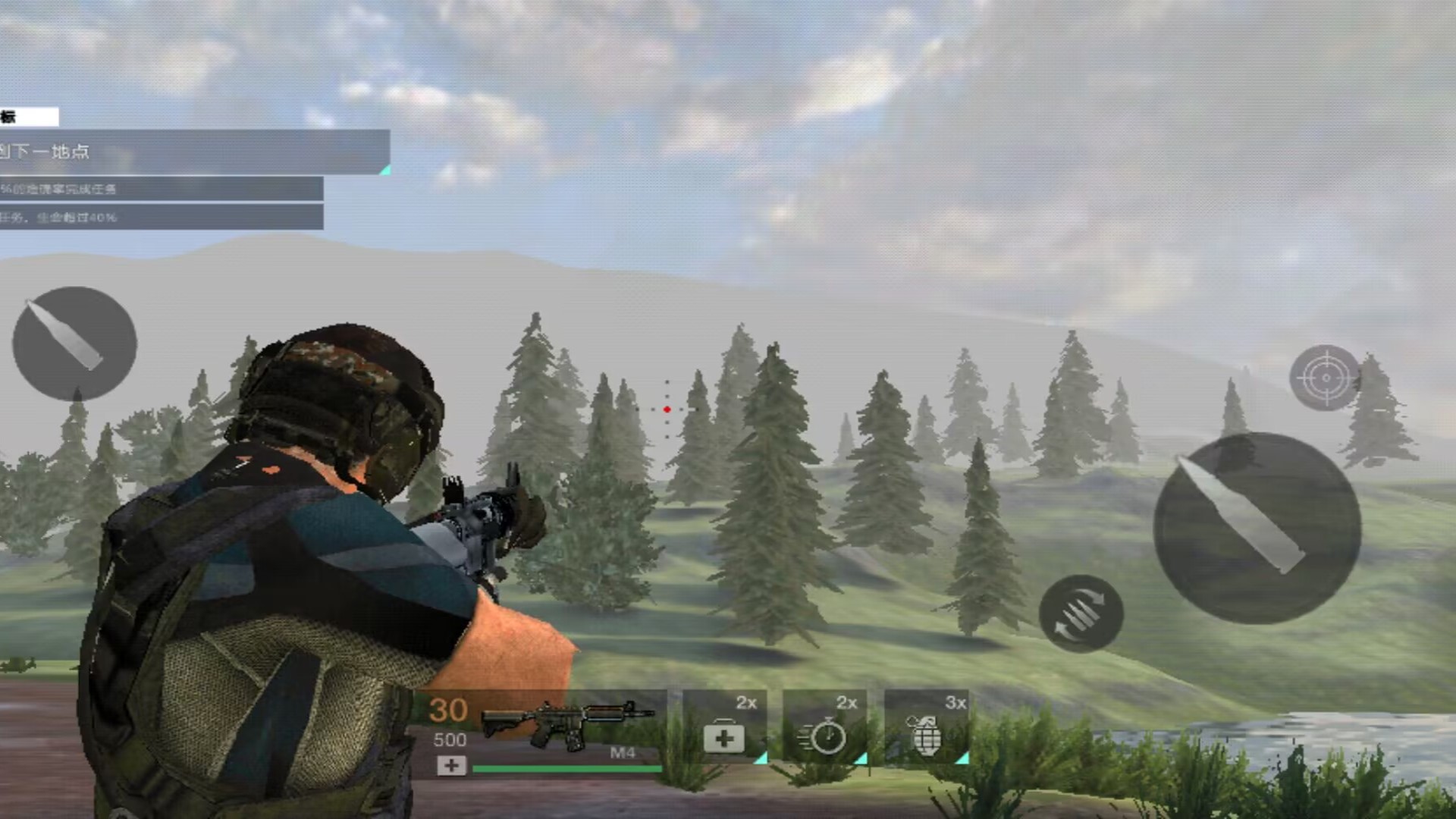The image size is (1456, 819).
Task: Throw a grenade using the grenade icon
Action: pos(925,734)
